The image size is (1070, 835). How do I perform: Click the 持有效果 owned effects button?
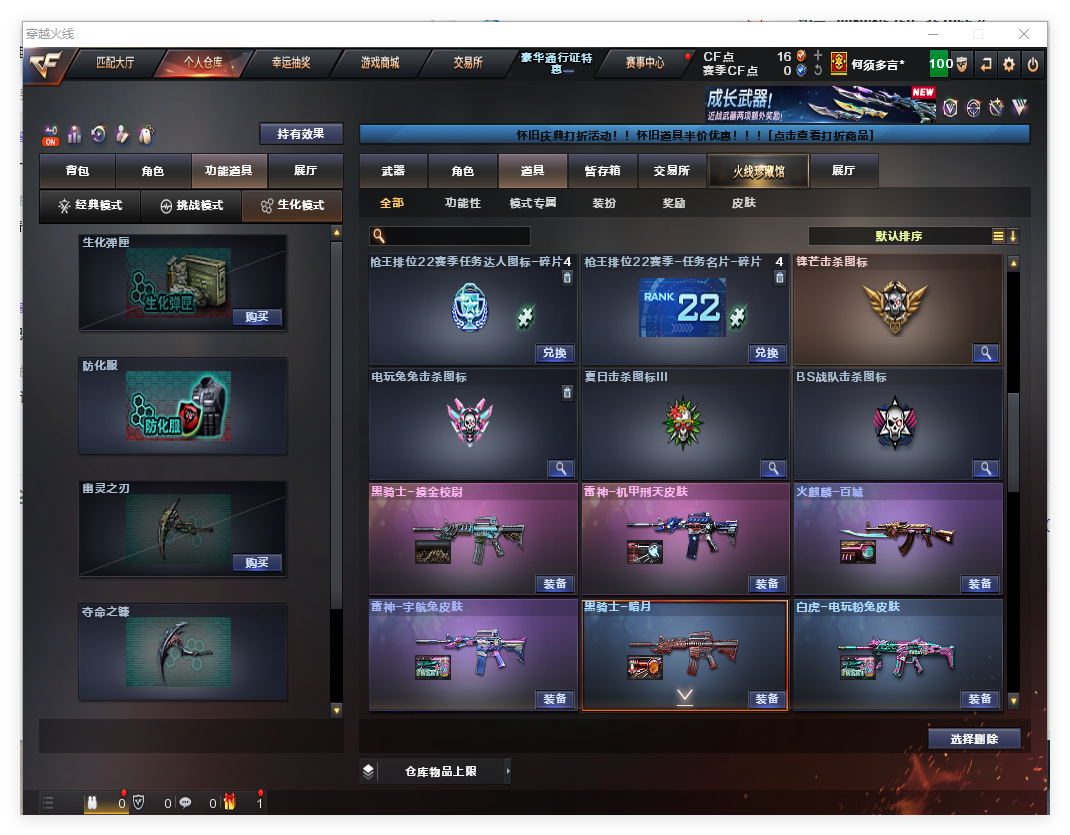[301, 134]
